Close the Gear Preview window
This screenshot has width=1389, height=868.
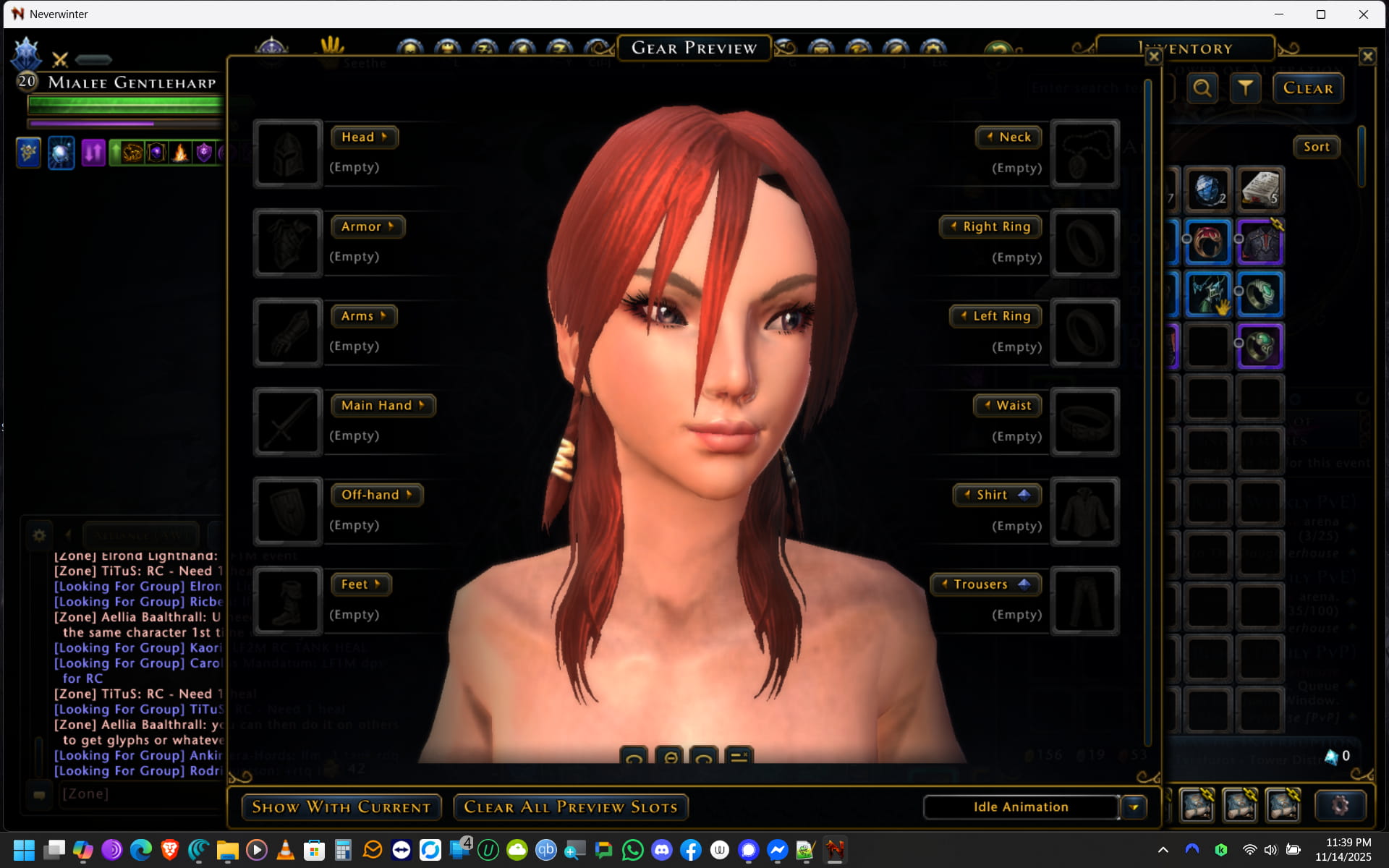point(1154,56)
